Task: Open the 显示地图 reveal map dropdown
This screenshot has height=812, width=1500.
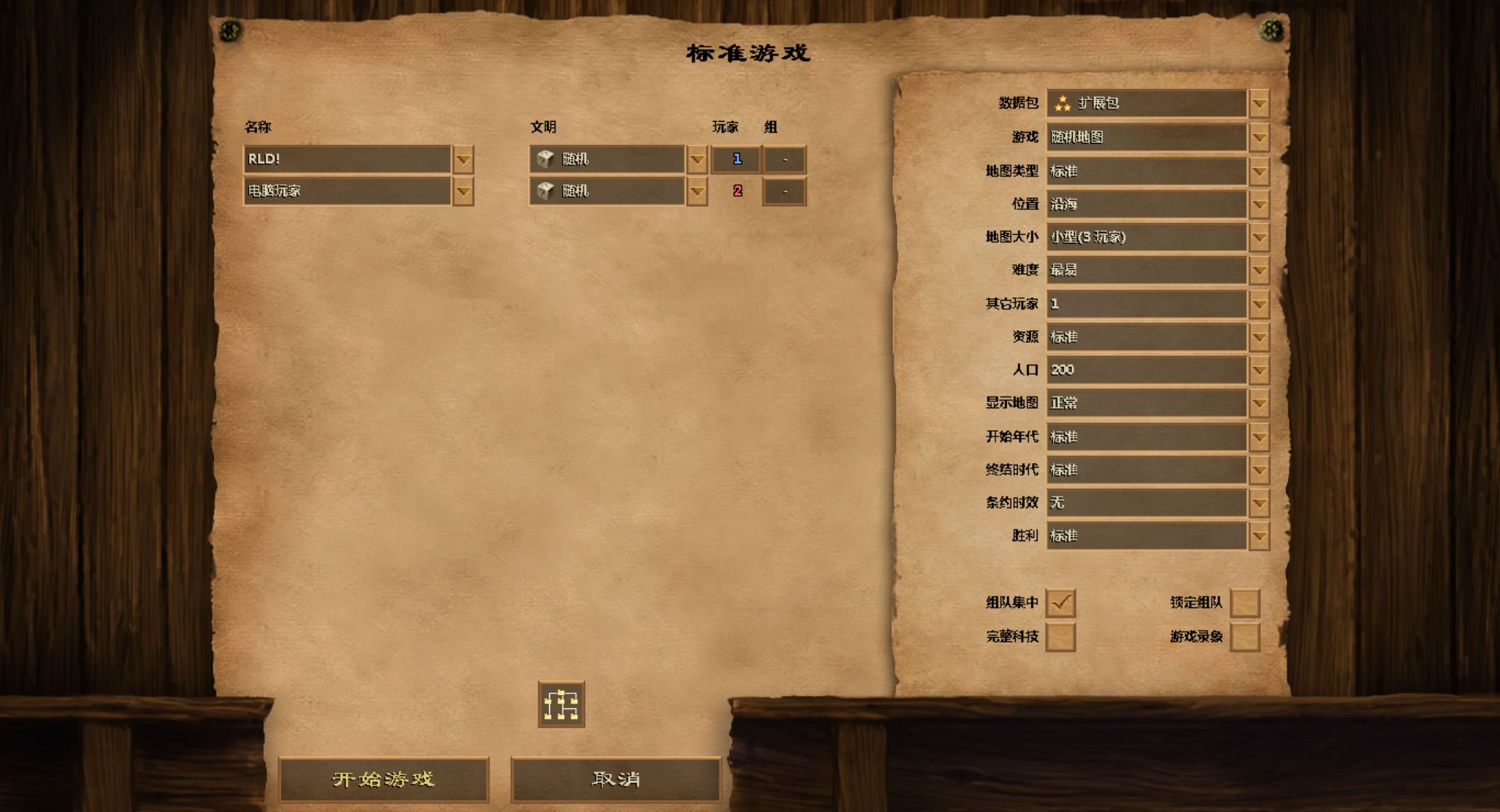Action: (x=1258, y=404)
